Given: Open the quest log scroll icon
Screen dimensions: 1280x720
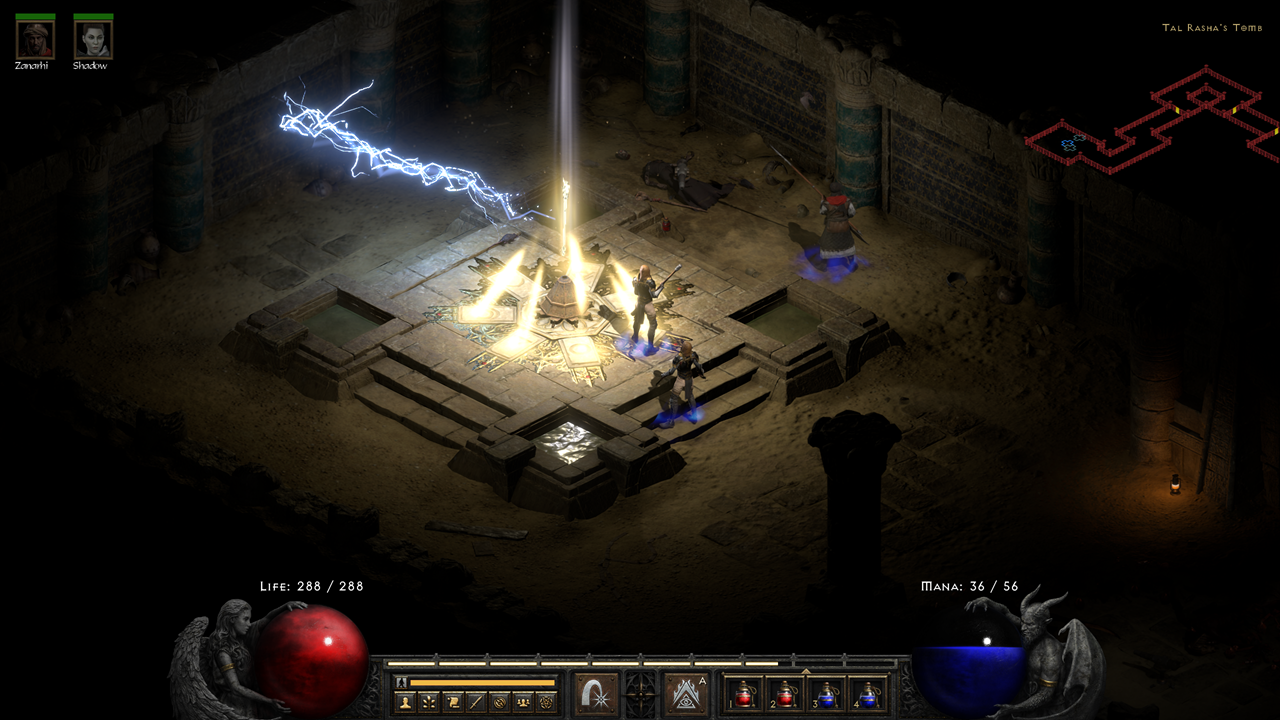Looking at the screenshot, I should point(451,703).
